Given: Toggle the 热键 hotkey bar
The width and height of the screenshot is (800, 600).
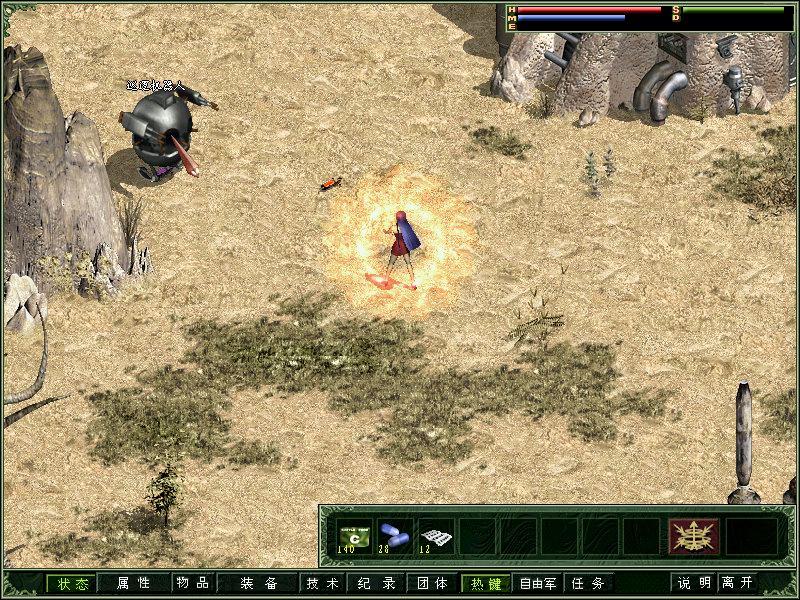Looking at the screenshot, I should coord(485,584).
